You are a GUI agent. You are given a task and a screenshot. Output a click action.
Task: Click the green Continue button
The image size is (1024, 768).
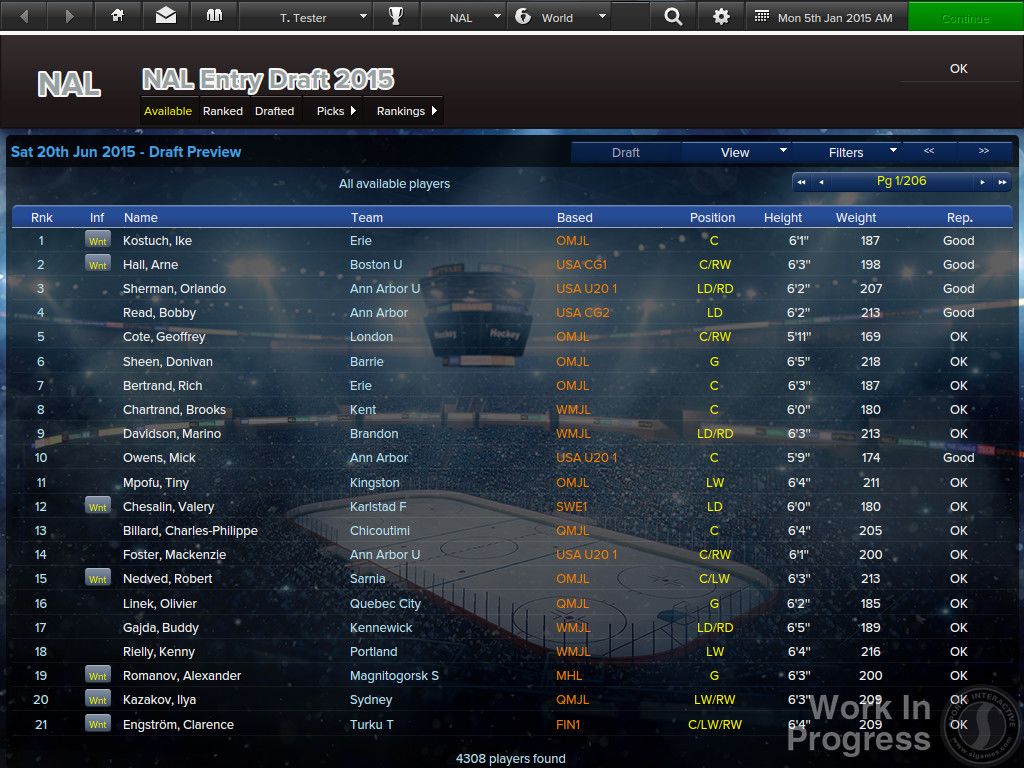pos(965,17)
